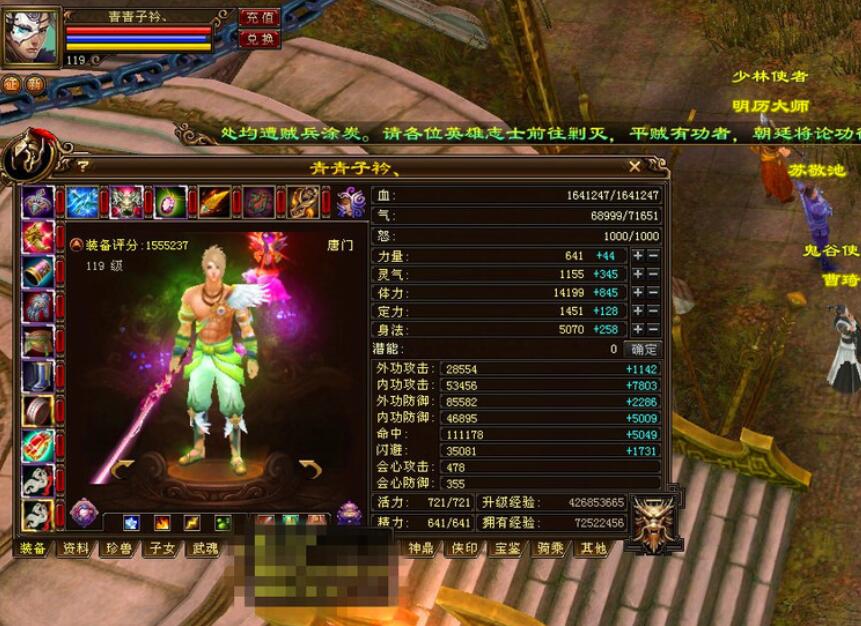861x626 pixels.
Task: Open the 珍兽 pet tab
Action: [x=119, y=548]
